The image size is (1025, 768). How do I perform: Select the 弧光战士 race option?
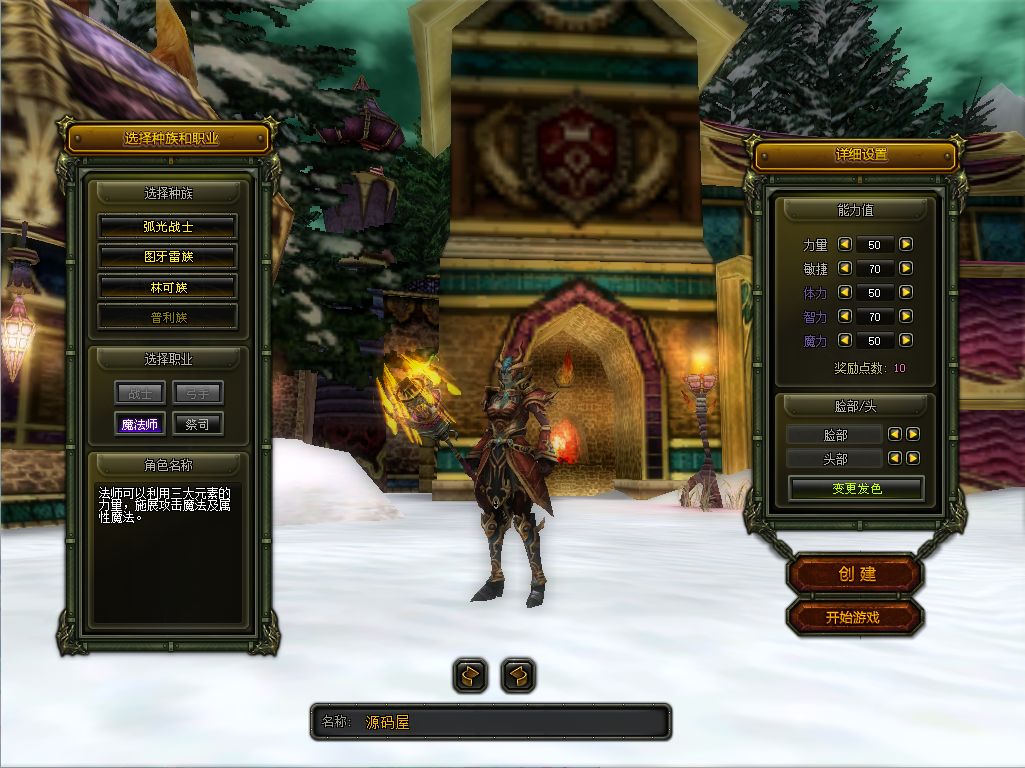(x=167, y=227)
